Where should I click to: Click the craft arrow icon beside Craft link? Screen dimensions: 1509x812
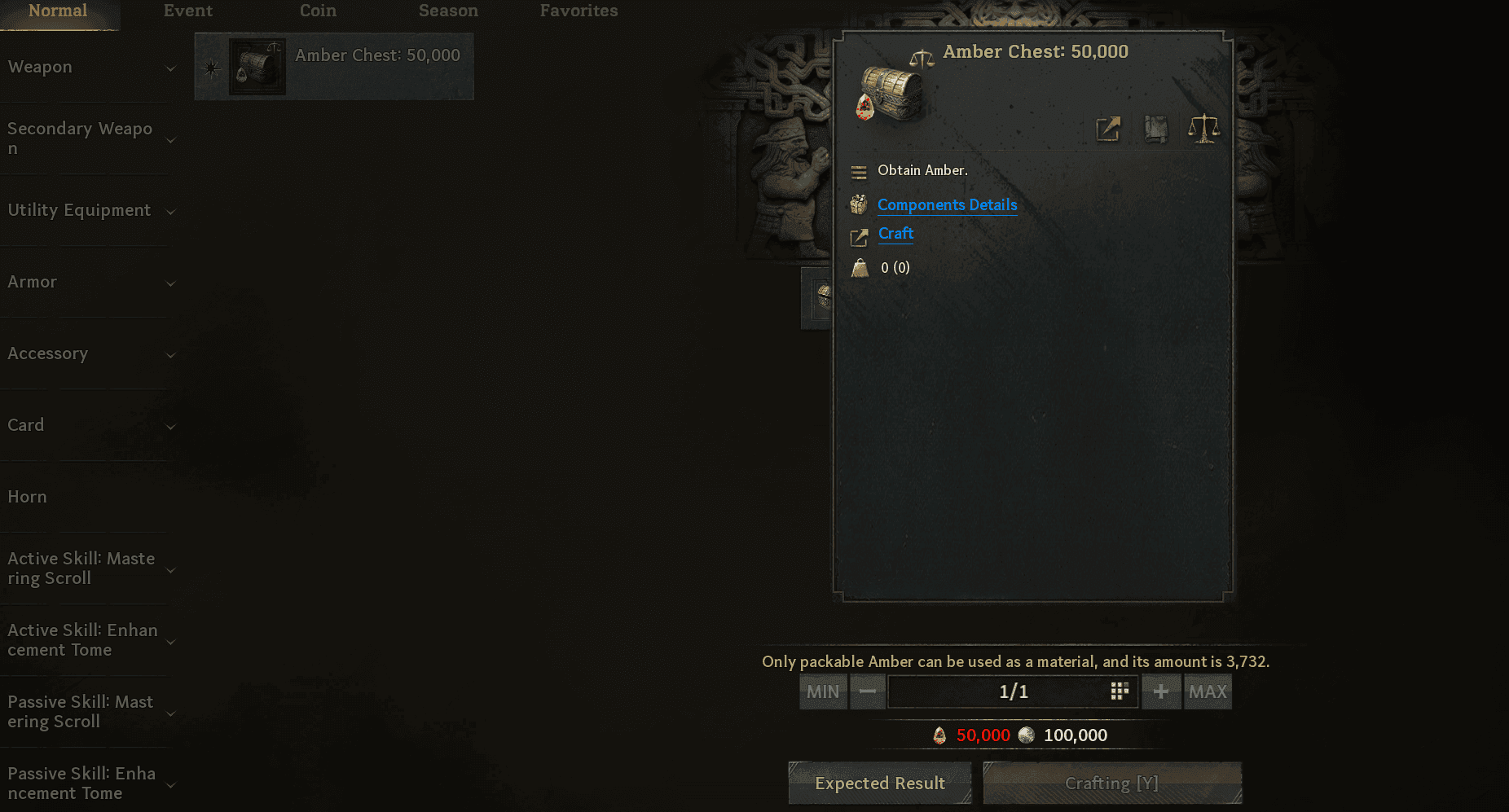coord(858,236)
